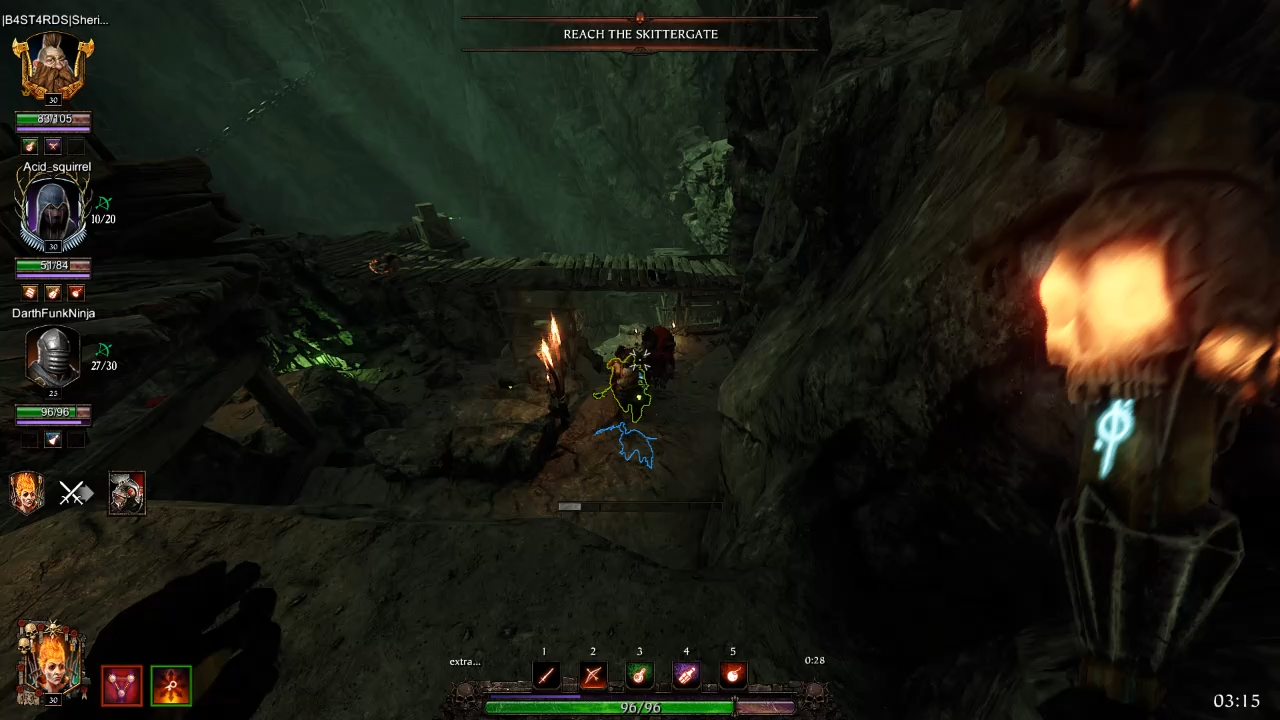Select DarthFunkNinja's knight helmet portrait
The width and height of the screenshot is (1280, 720).
pos(52,358)
